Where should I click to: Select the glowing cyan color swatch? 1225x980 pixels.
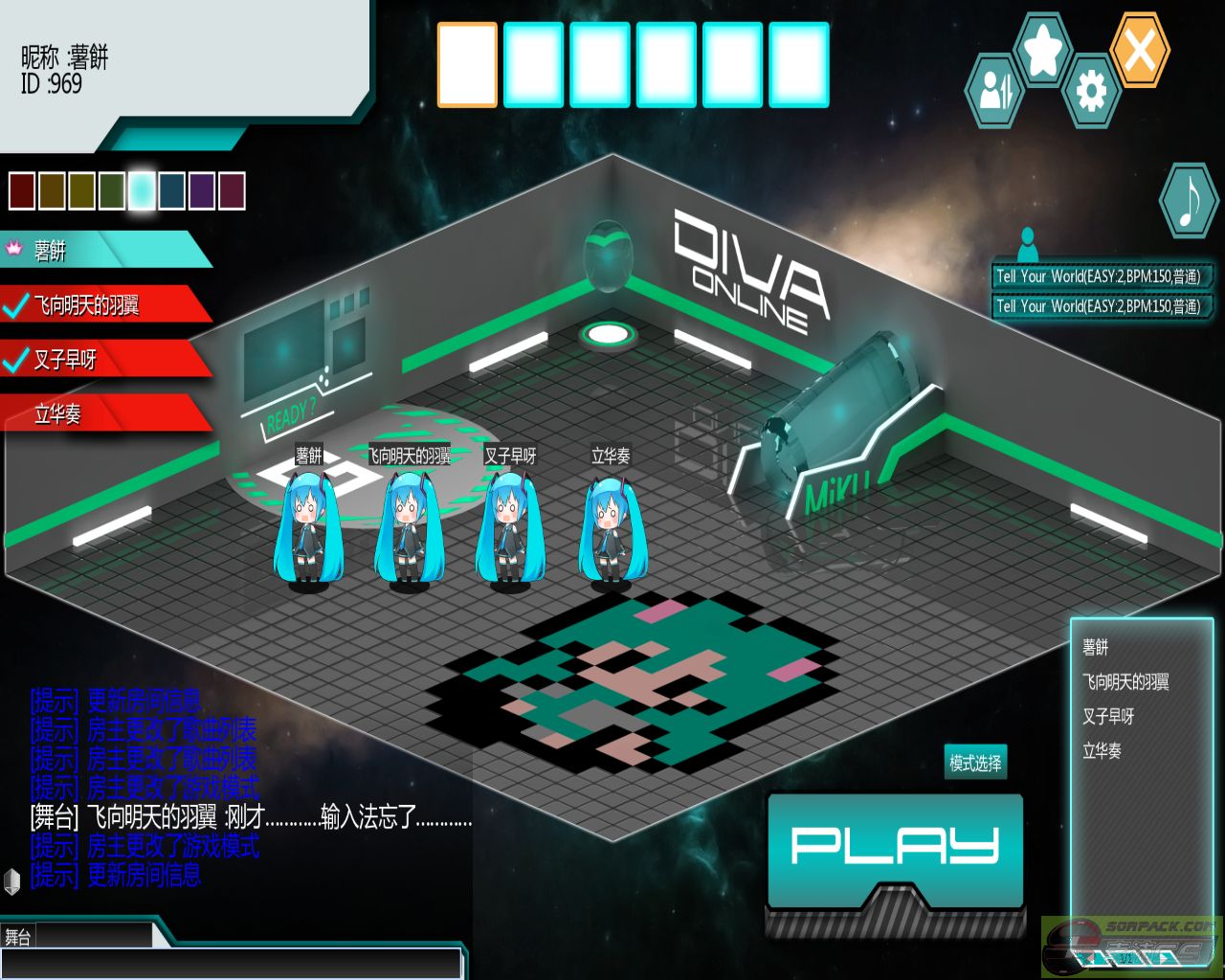pyautogui.click(x=142, y=191)
